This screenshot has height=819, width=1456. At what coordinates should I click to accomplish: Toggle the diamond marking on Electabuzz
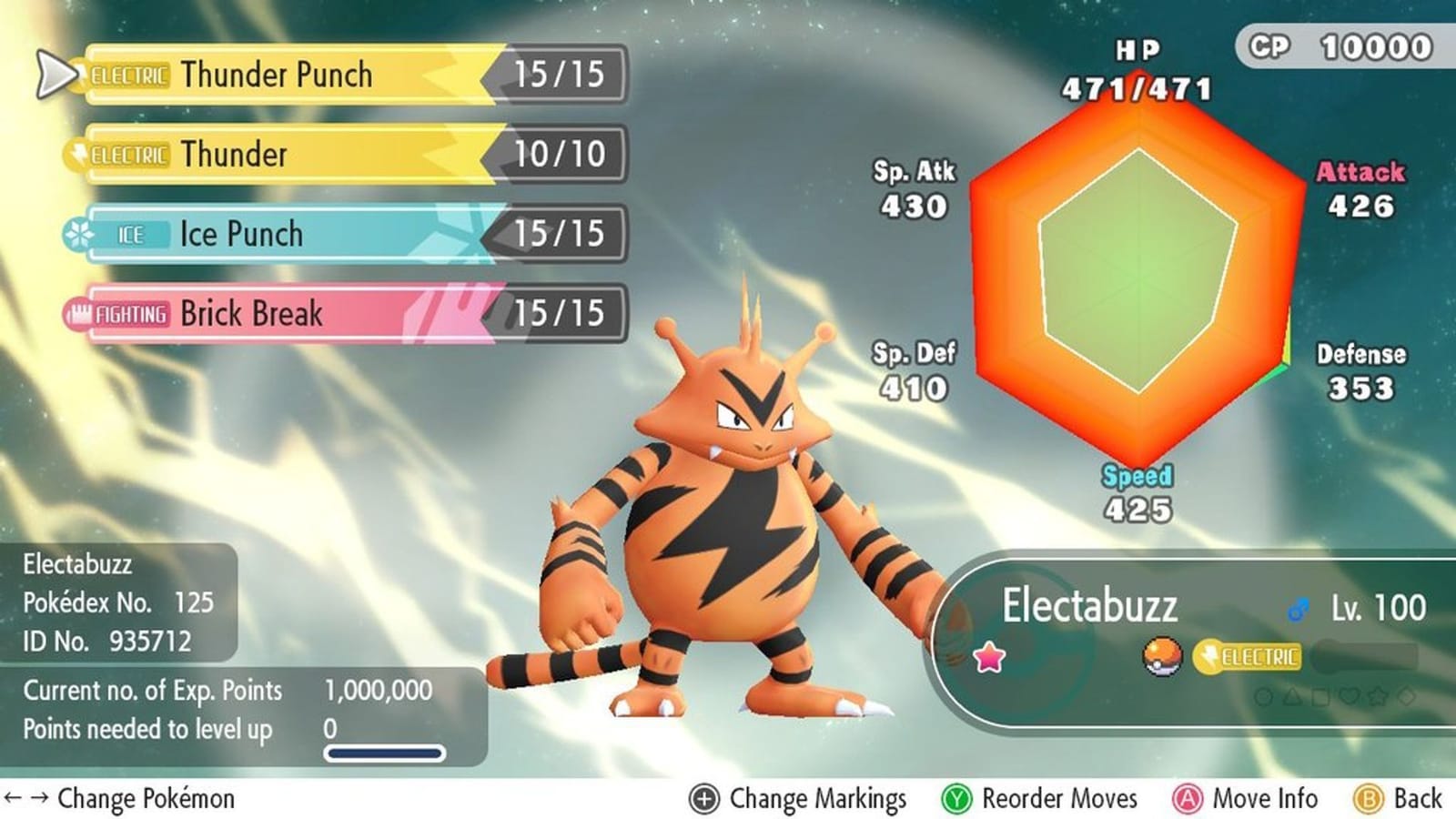click(x=1406, y=696)
